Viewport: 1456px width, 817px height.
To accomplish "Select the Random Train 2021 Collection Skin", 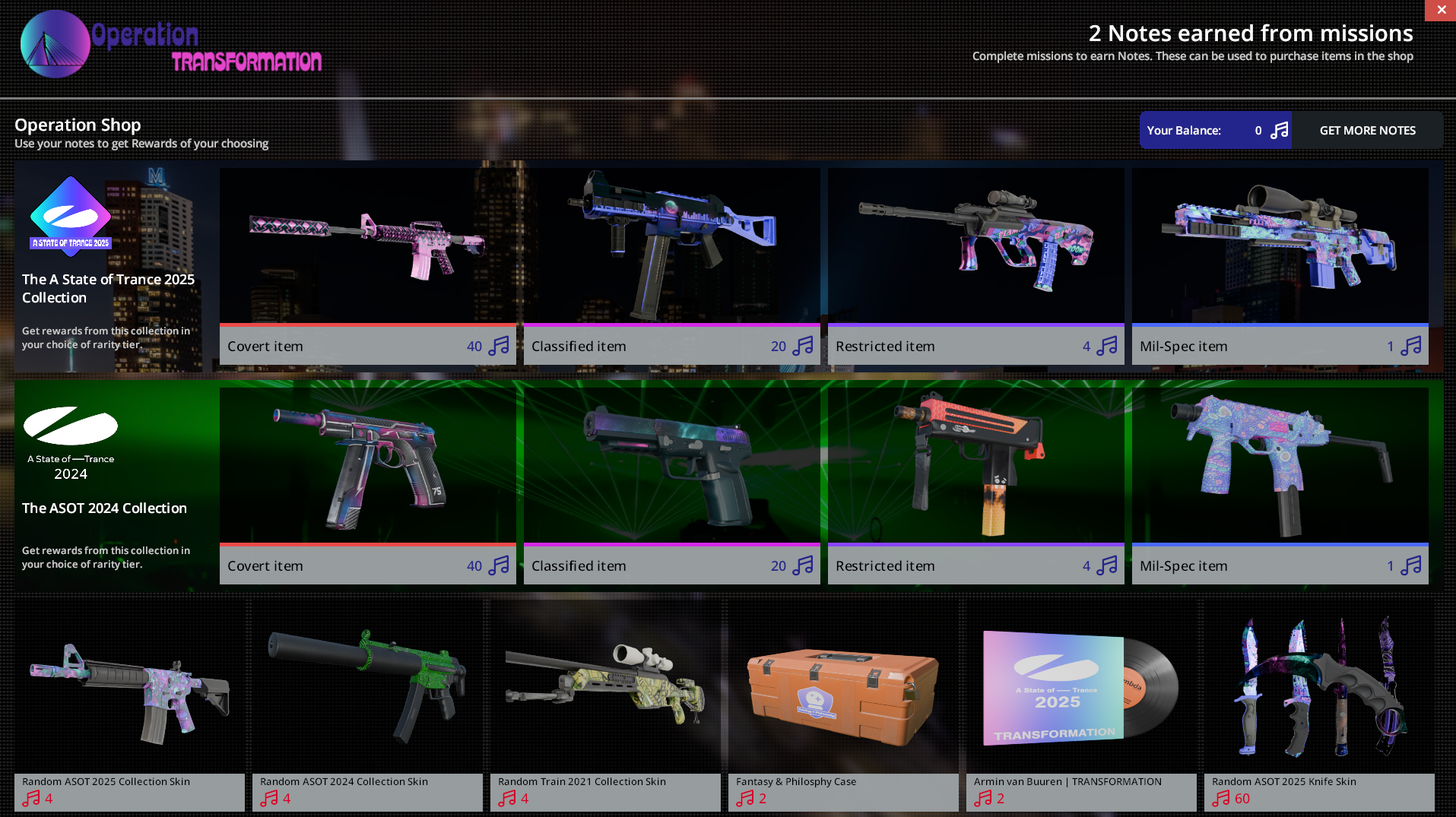I will [605, 705].
